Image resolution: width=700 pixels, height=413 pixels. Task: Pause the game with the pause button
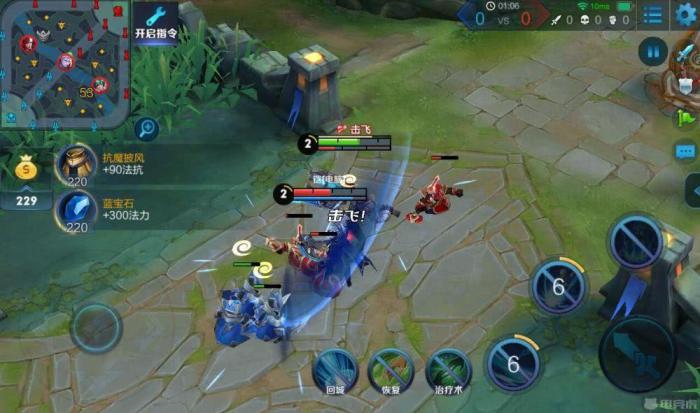(x=653, y=51)
